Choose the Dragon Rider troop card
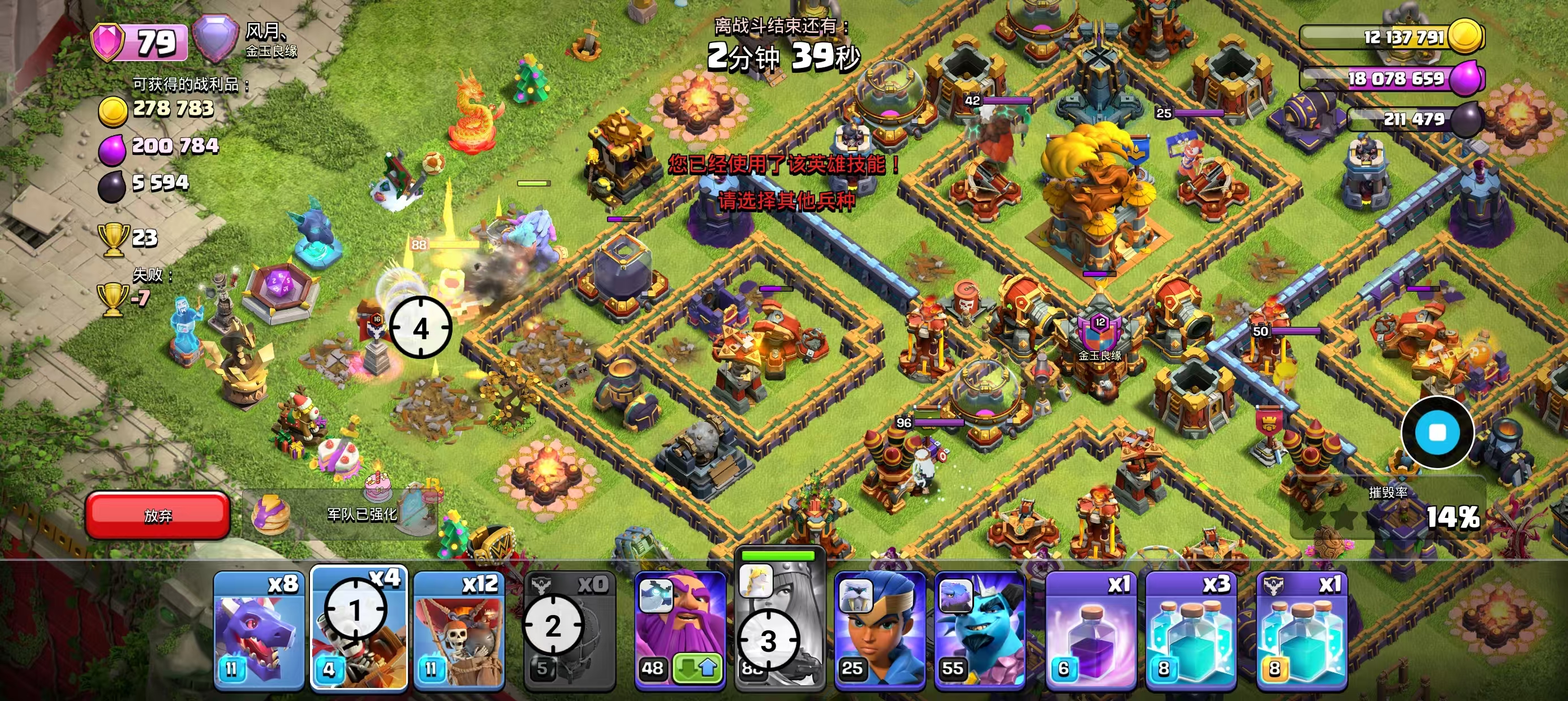 (x=359, y=630)
